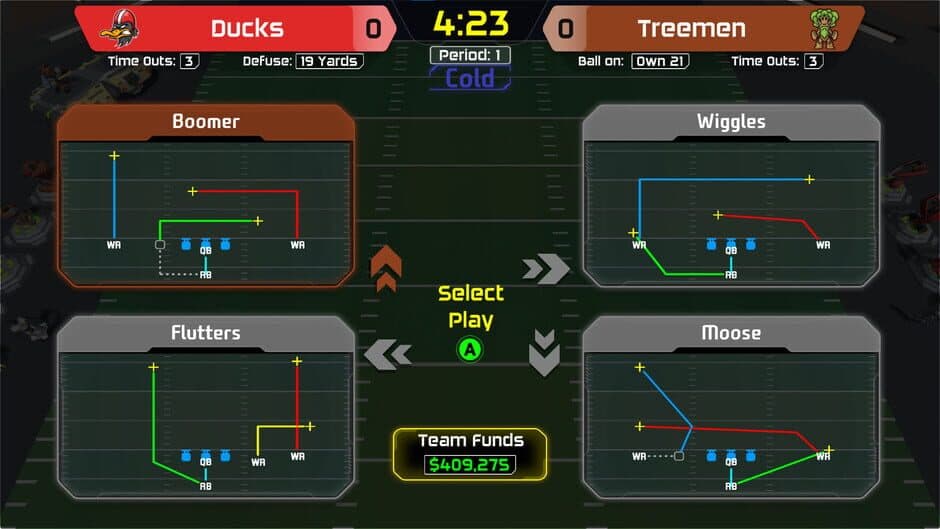Click the down-pointing chevron arrow
940x529 pixels.
point(543,353)
